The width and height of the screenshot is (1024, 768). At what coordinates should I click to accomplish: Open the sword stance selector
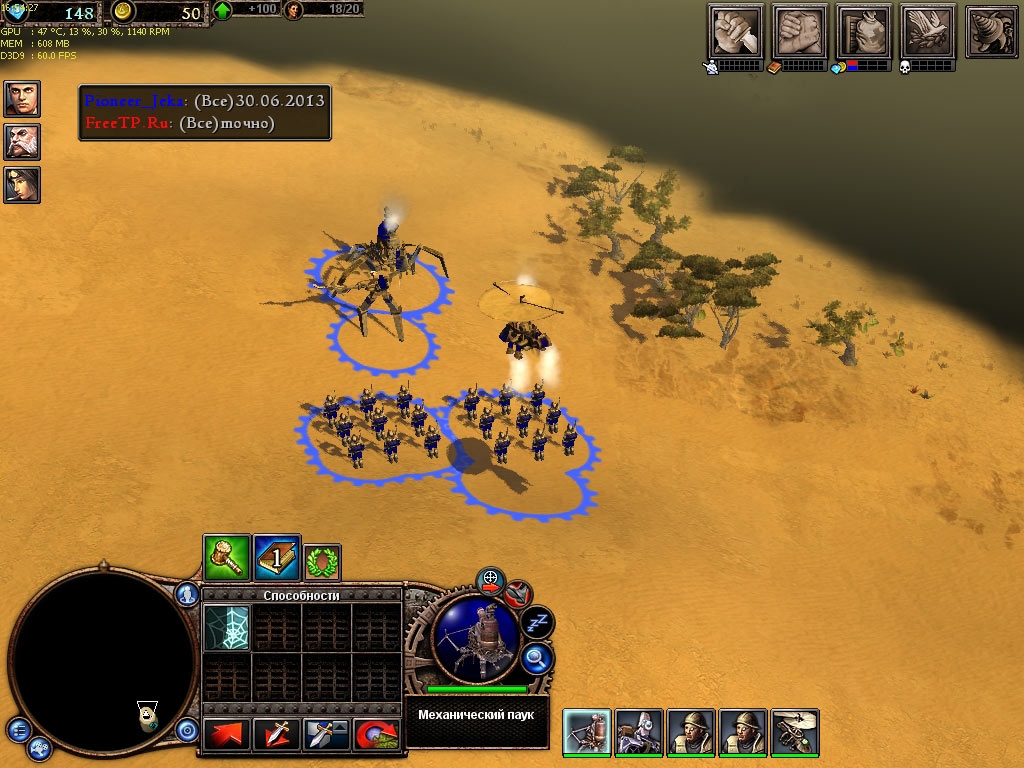click(x=327, y=735)
